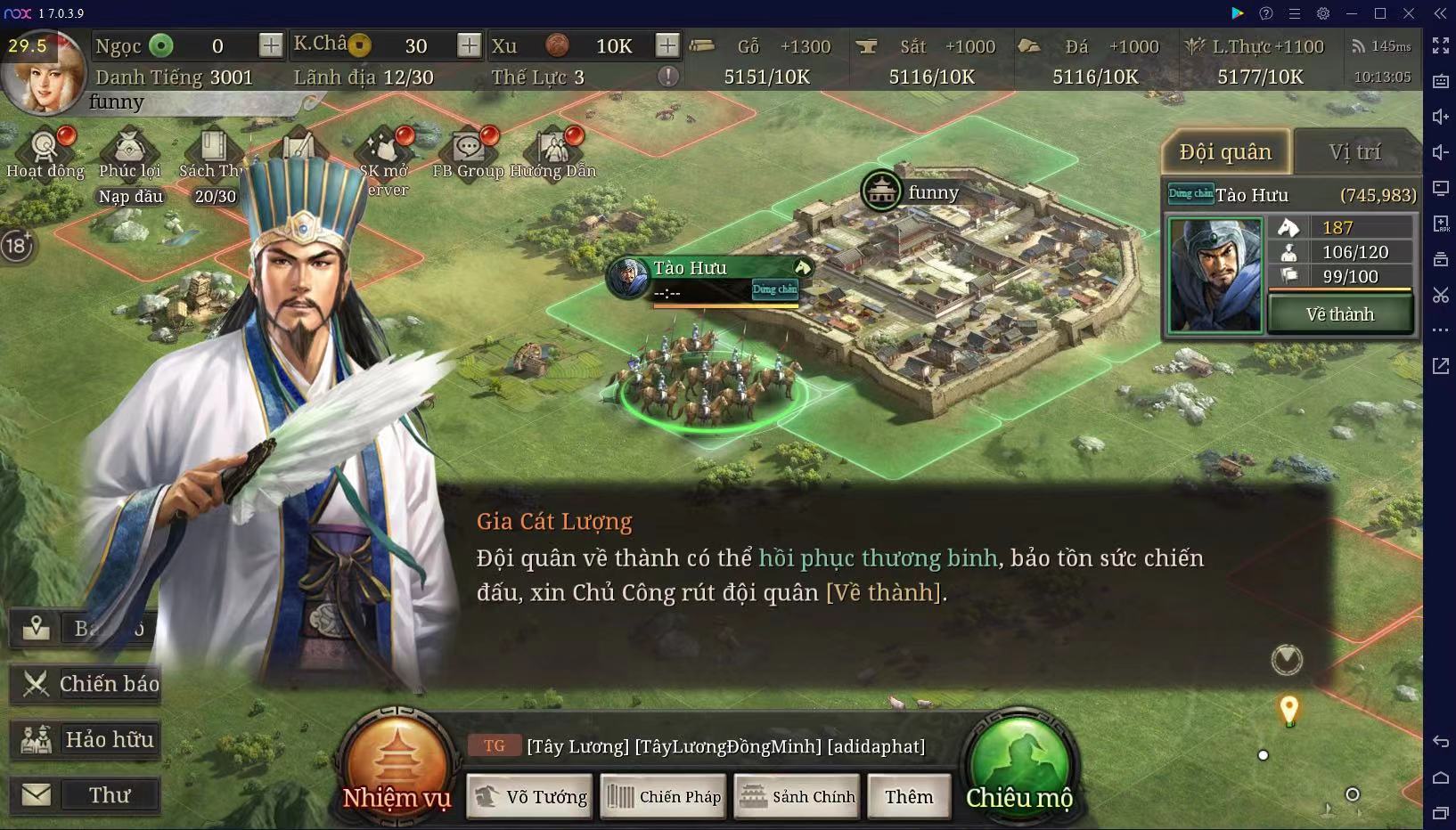Open the Võ Tướng generals menu

(531, 796)
